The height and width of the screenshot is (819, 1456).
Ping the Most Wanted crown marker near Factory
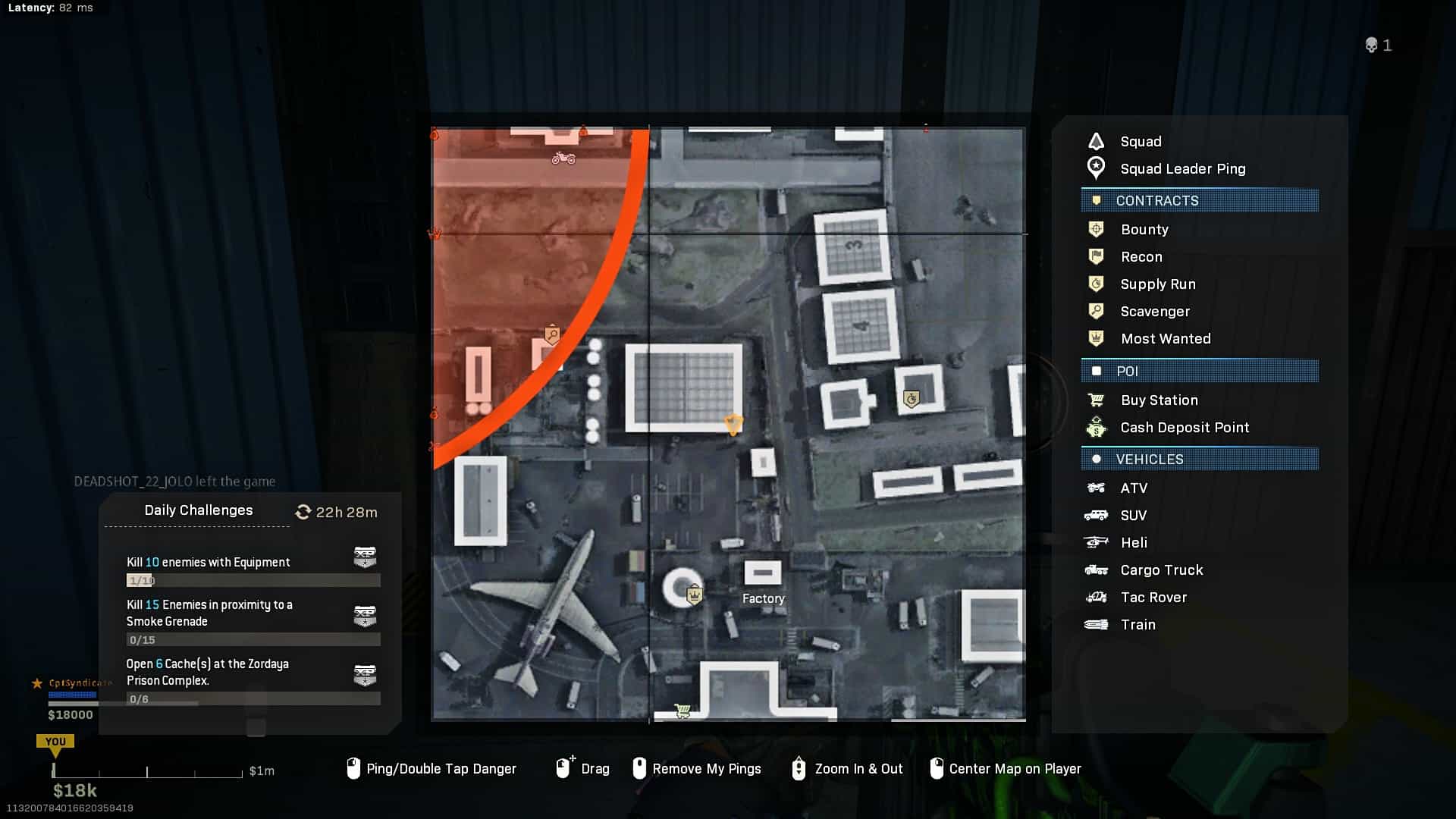[x=694, y=595]
